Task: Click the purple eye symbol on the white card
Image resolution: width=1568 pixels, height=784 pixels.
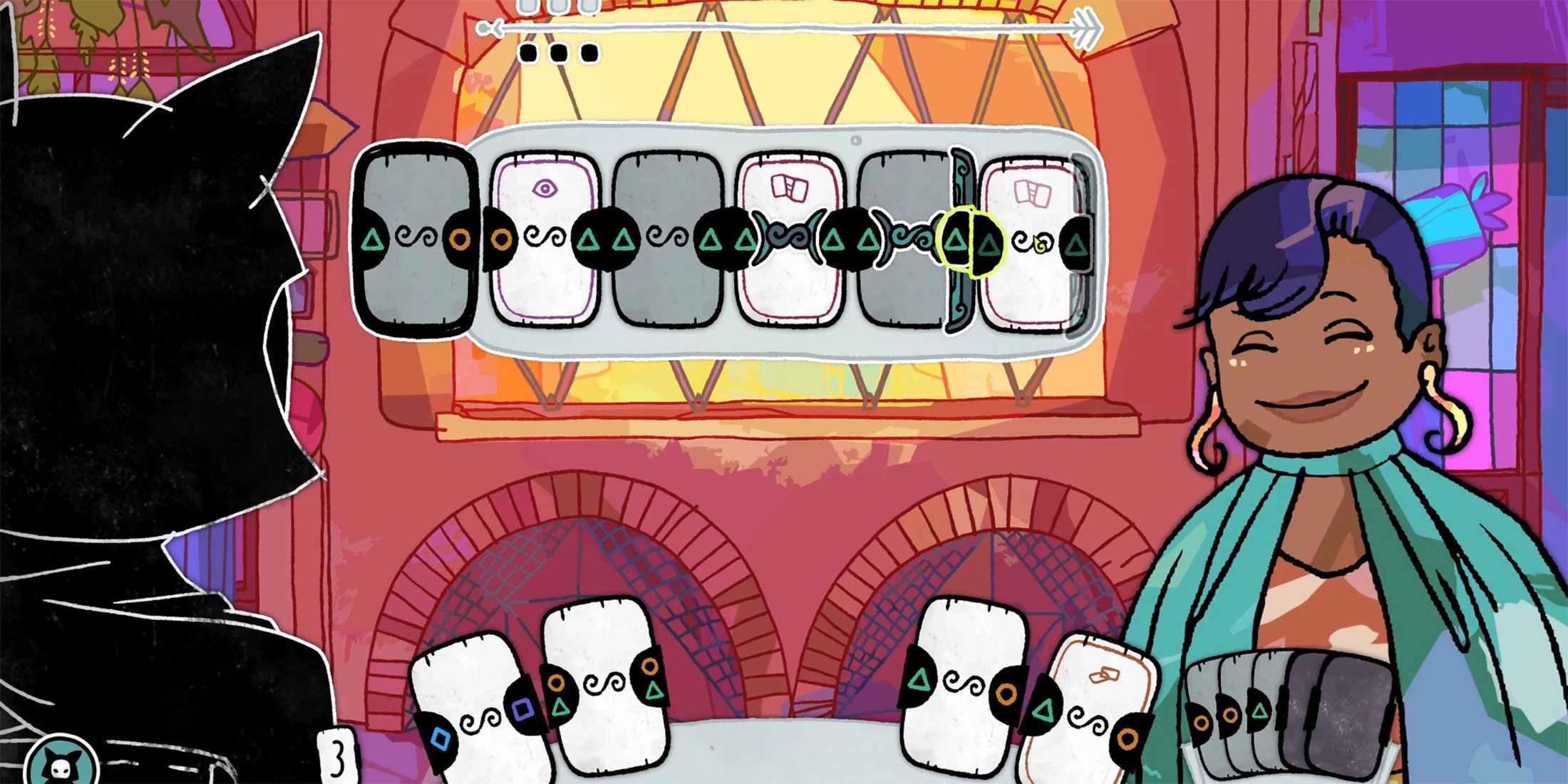Action: 545,190
